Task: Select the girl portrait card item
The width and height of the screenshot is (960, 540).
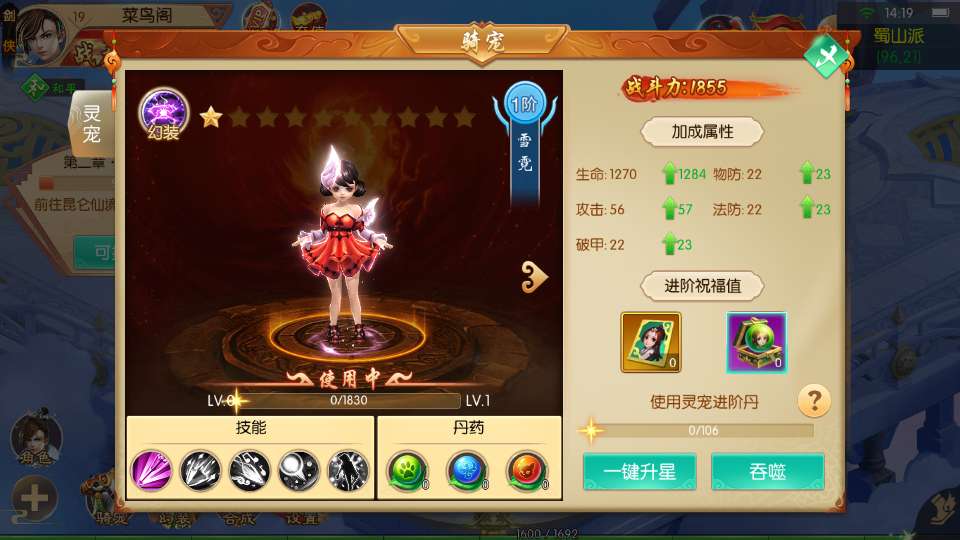Action: [651, 342]
